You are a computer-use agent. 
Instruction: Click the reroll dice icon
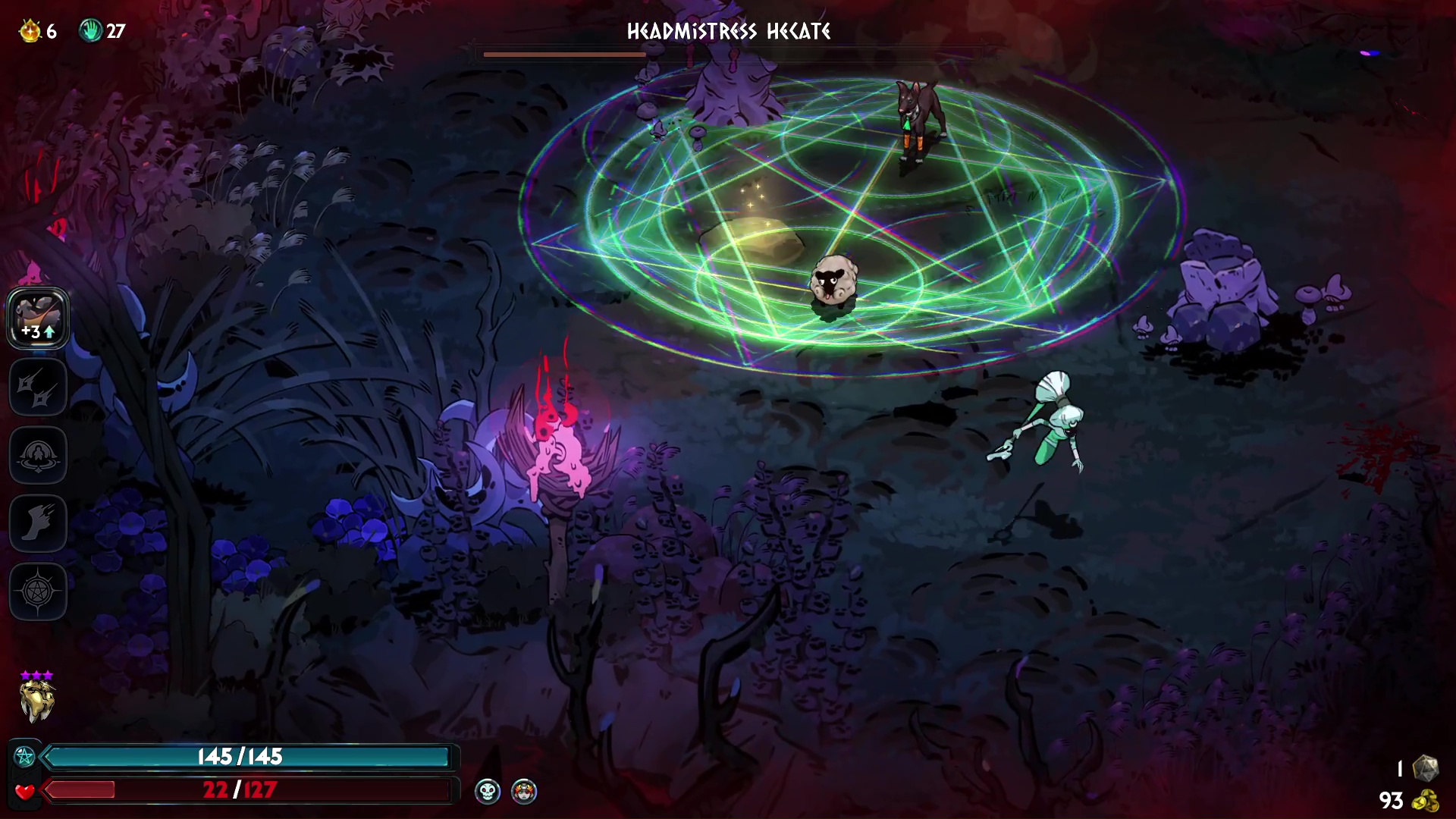[x=1426, y=767]
